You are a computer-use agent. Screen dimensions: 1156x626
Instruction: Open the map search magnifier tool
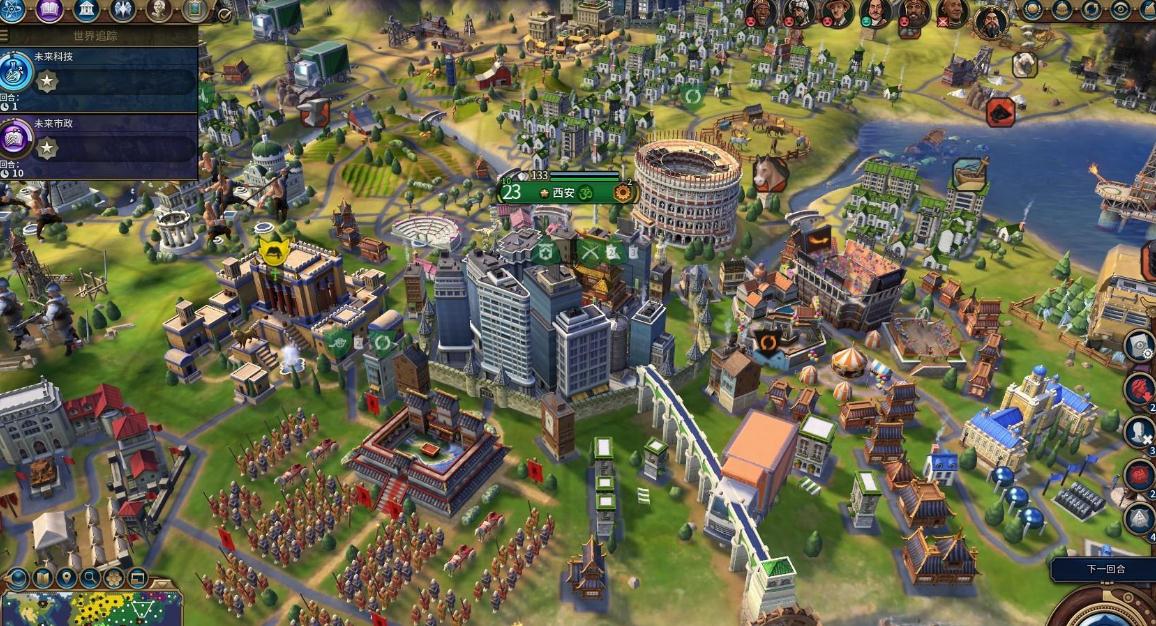[x=91, y=578]
